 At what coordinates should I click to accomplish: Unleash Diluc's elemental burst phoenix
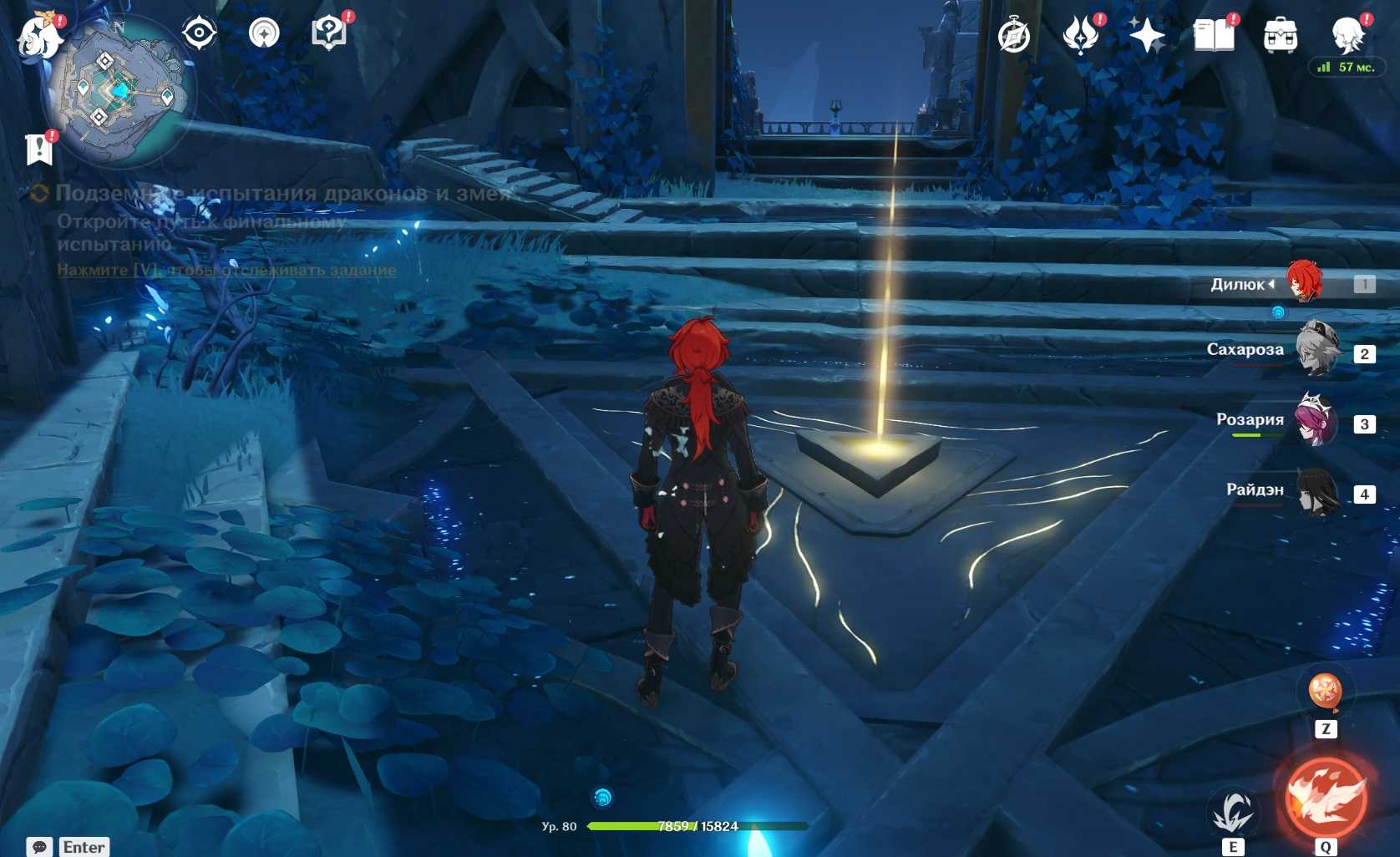pyautogui.click(x=1326, y=797)
